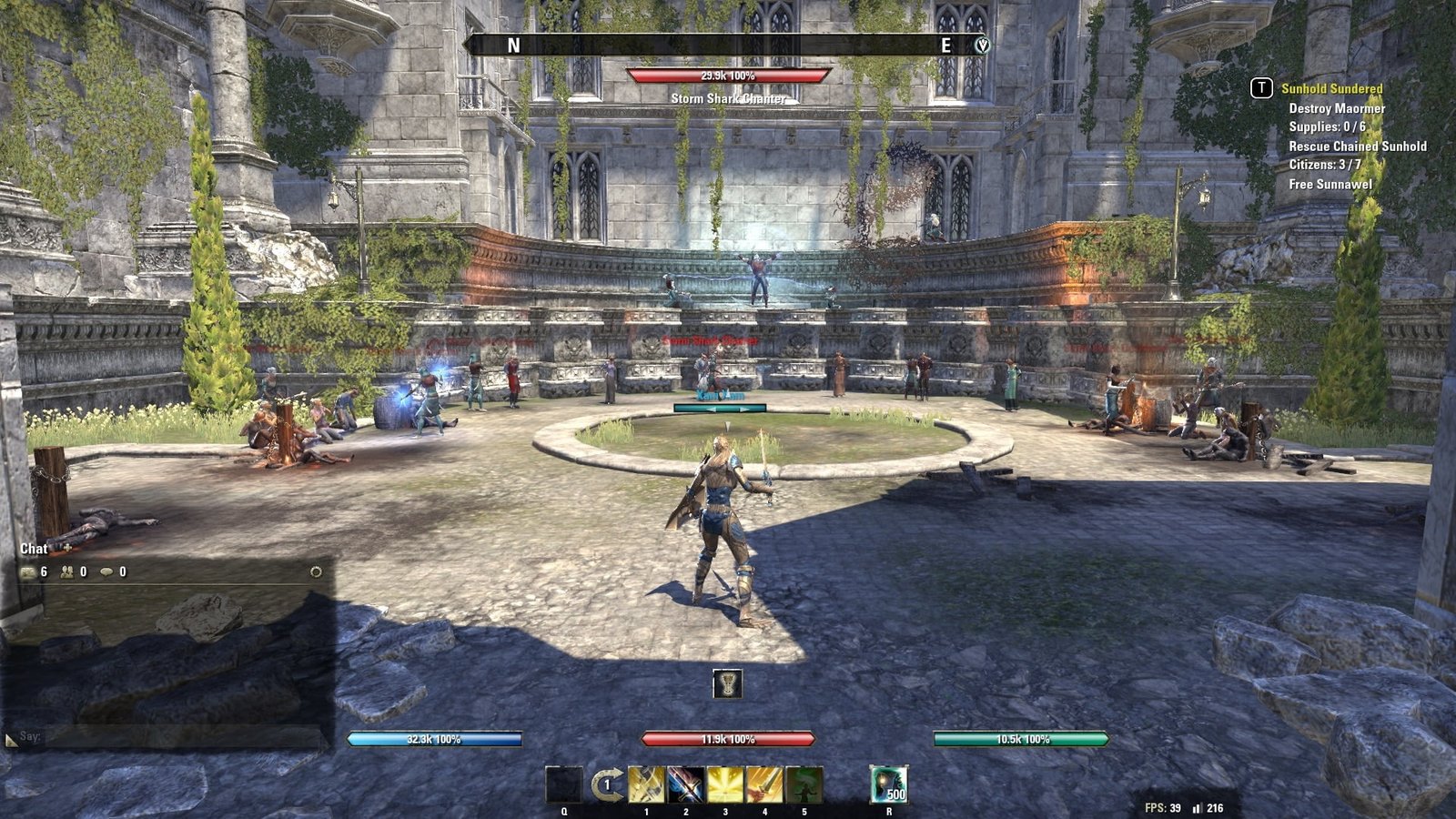Select the green swirling figure ability
The height and width of the screenshot is (819, 1456).
[x=804, y=784]
